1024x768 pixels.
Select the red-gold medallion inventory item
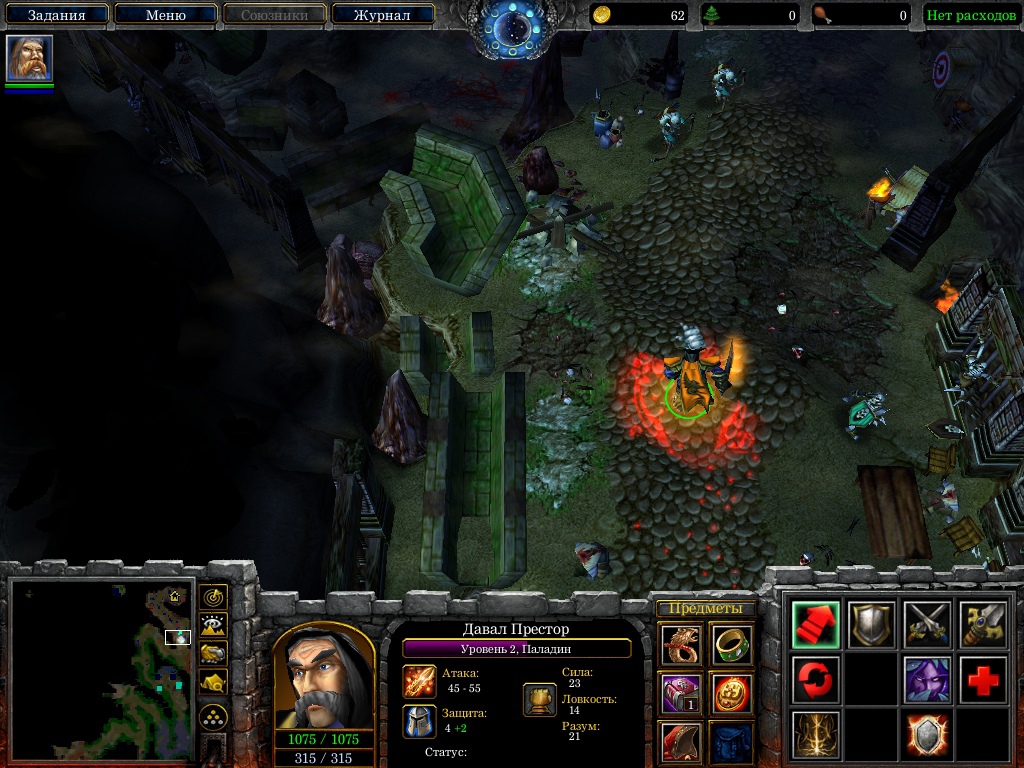click(731, 692)
